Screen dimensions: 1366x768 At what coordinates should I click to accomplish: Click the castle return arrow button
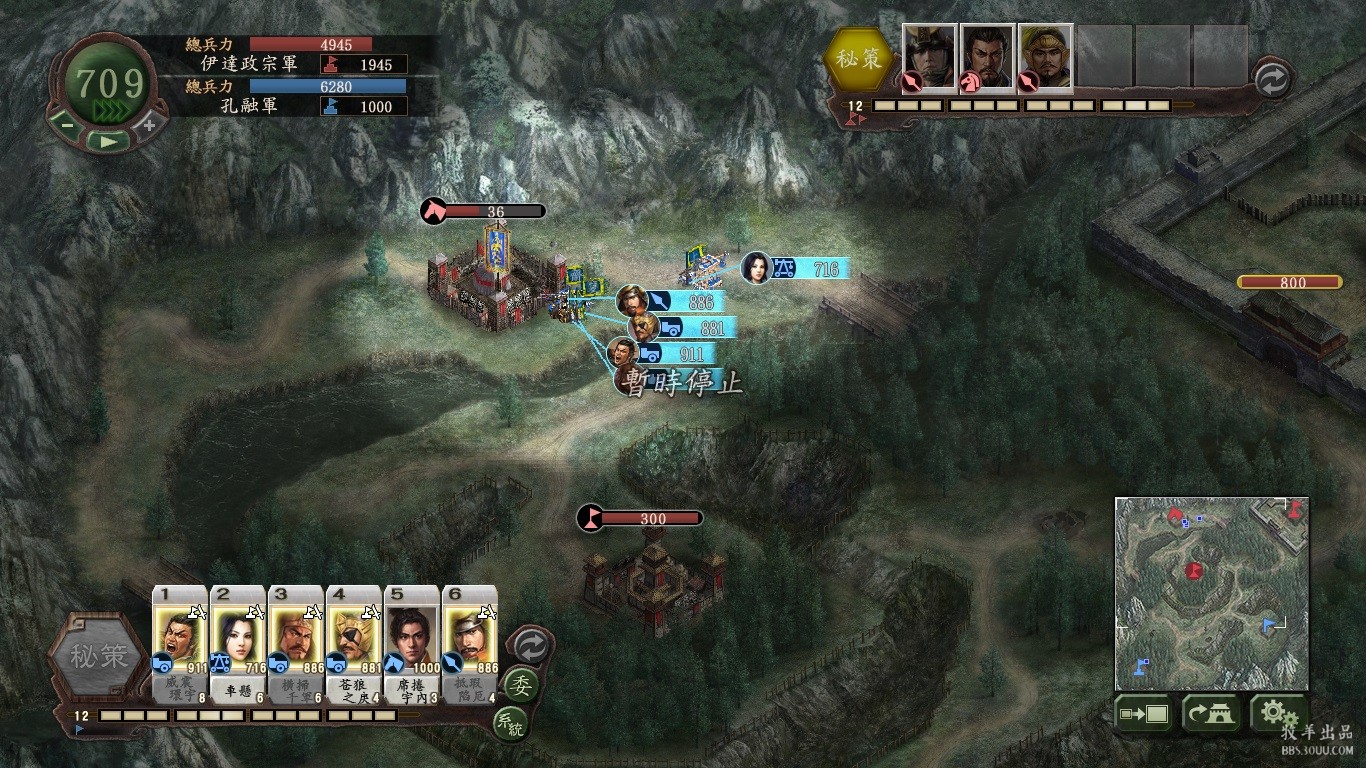point(1211,715)
